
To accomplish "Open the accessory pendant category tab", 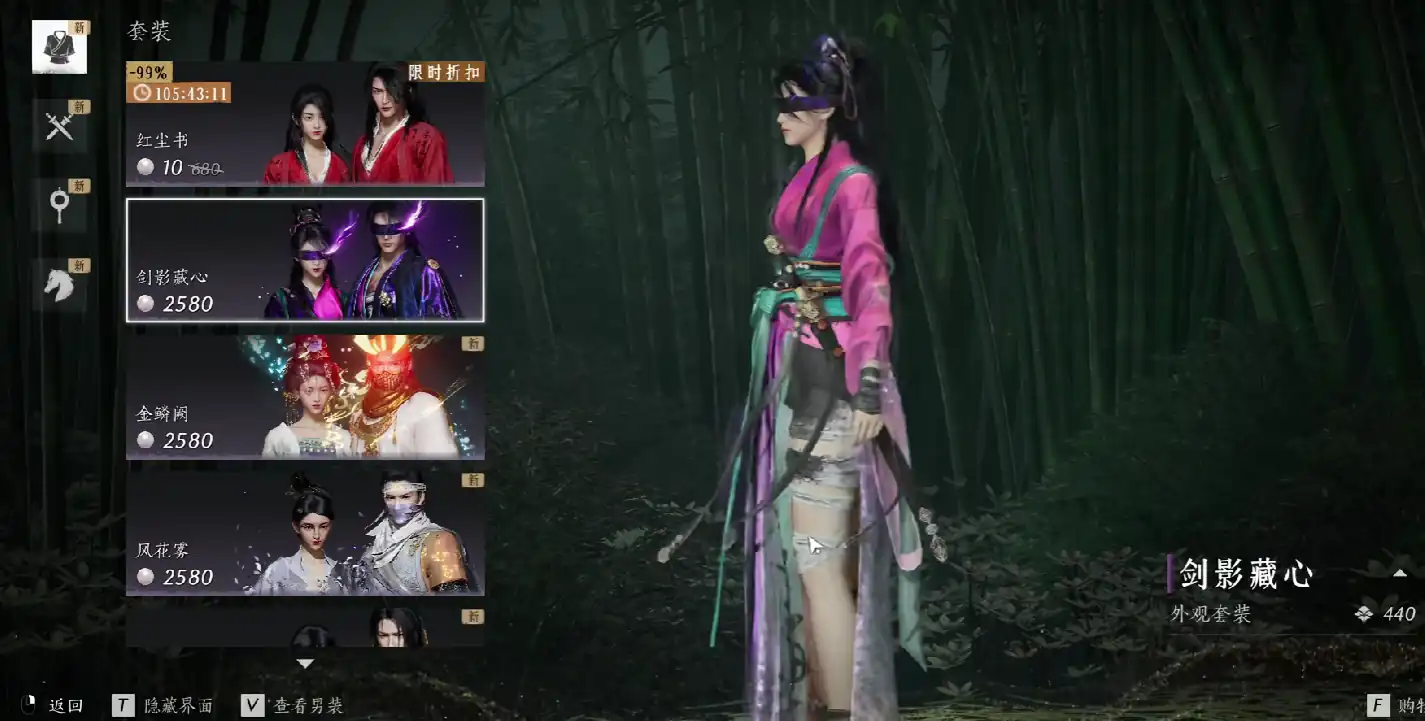I will click(x=59, y=205).
